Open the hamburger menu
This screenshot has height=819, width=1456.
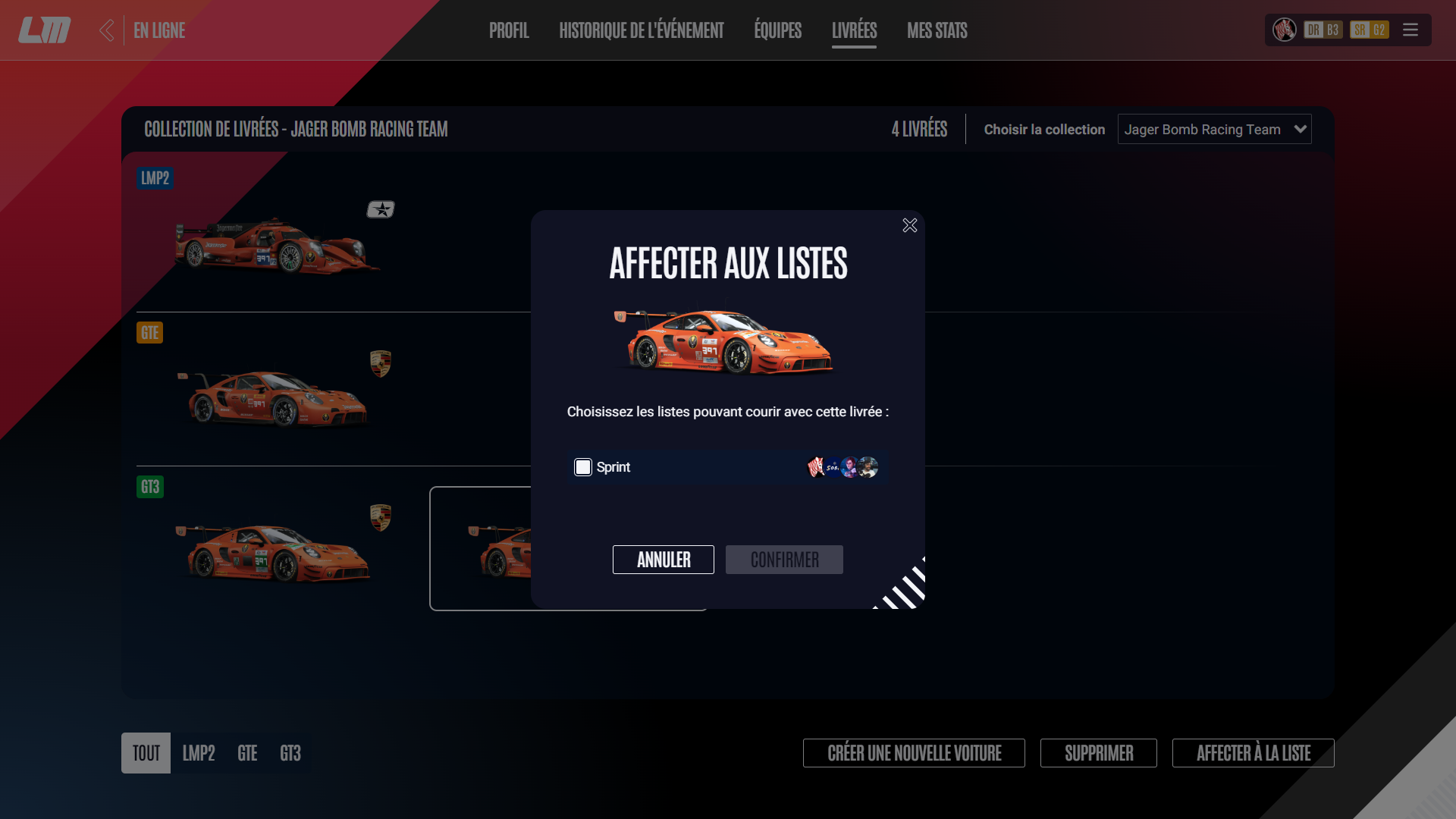click(1410, 30)
